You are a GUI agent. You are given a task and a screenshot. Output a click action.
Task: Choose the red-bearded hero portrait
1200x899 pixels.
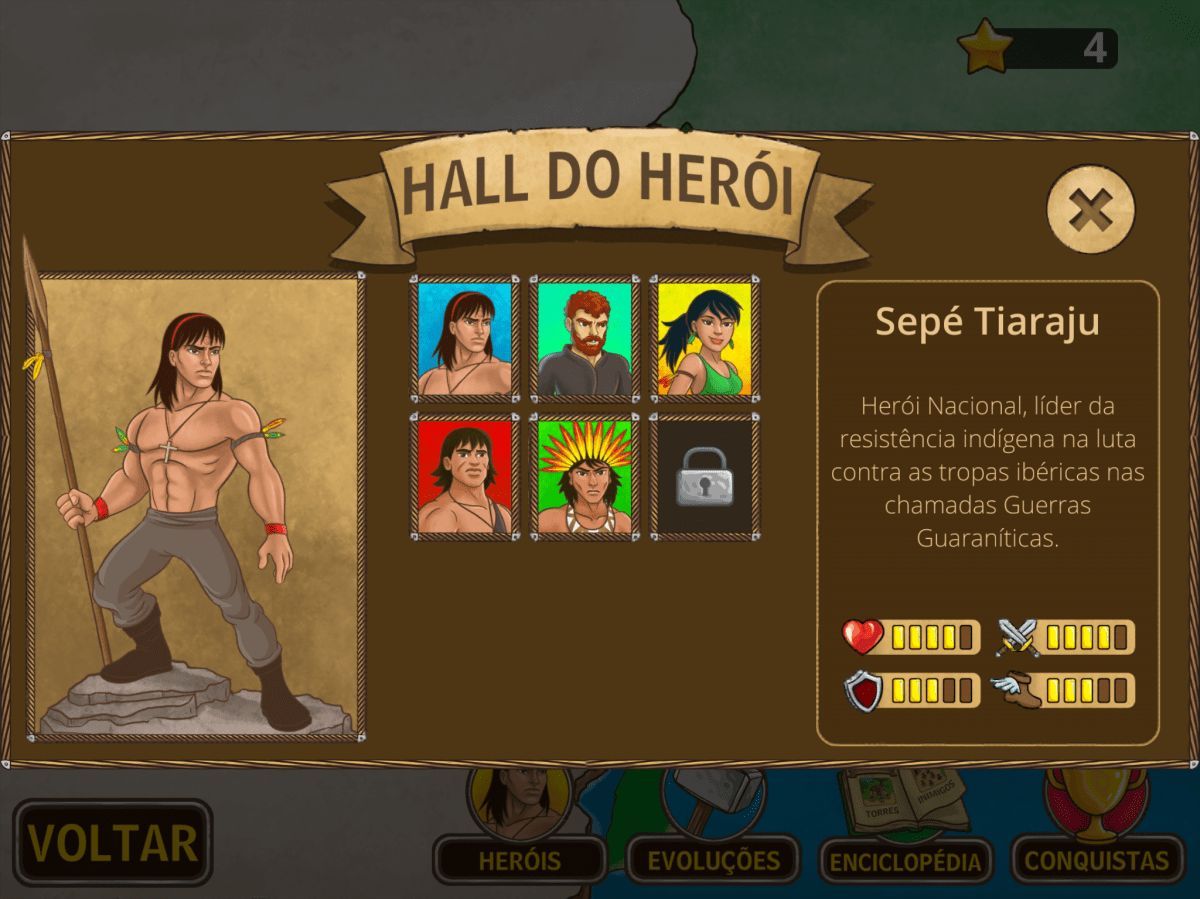click(x=585, y=339)
